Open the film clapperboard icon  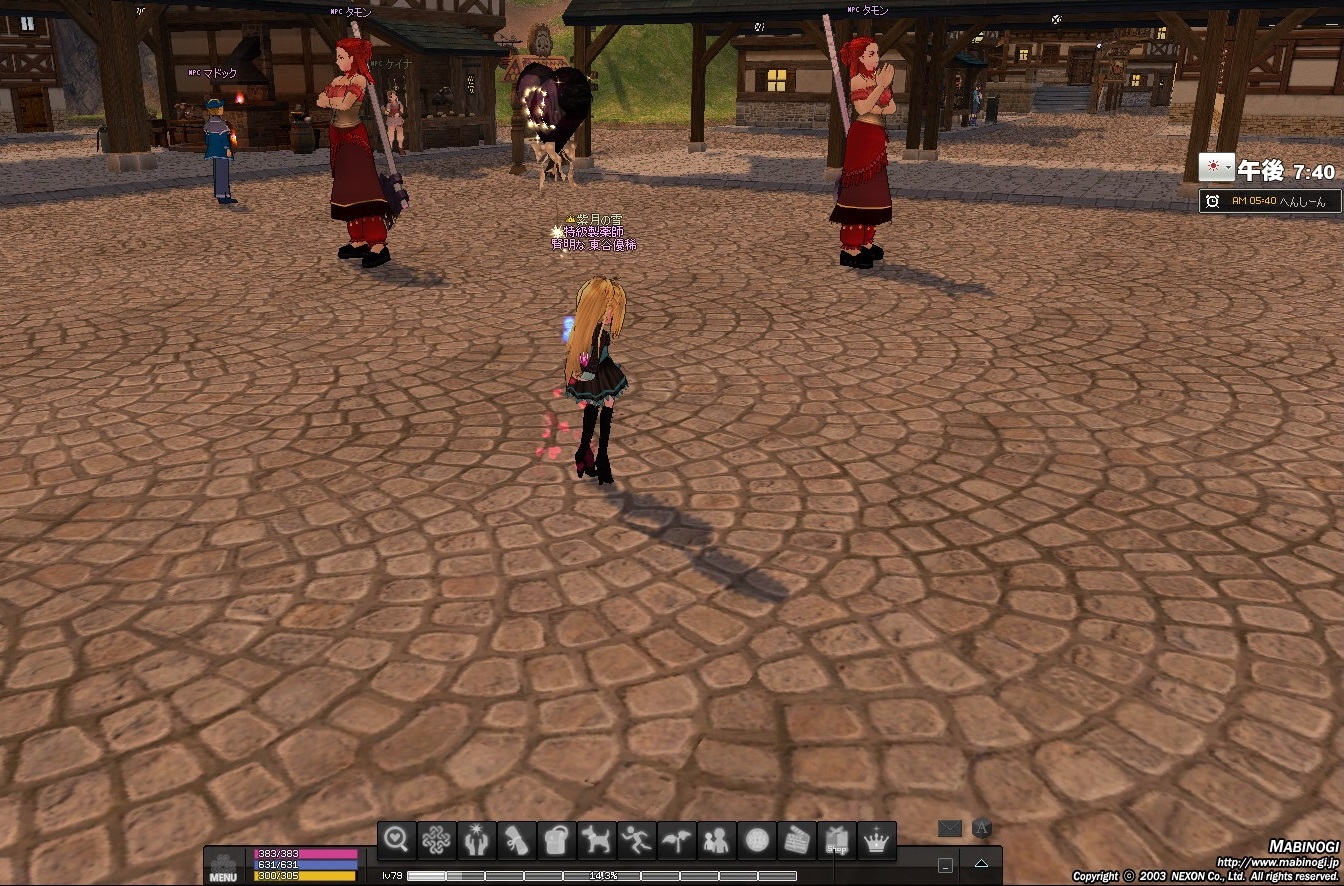click(x=797, y=841)
